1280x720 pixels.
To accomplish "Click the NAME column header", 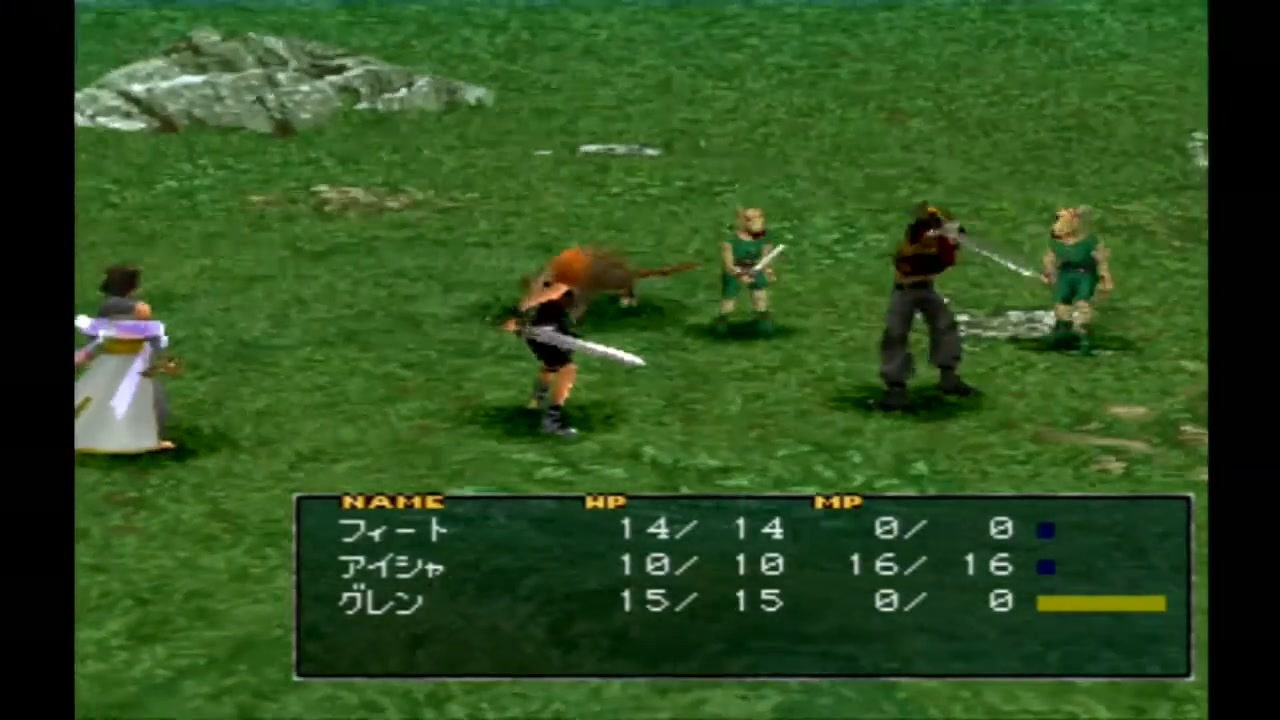I will [x=393, y=501].
